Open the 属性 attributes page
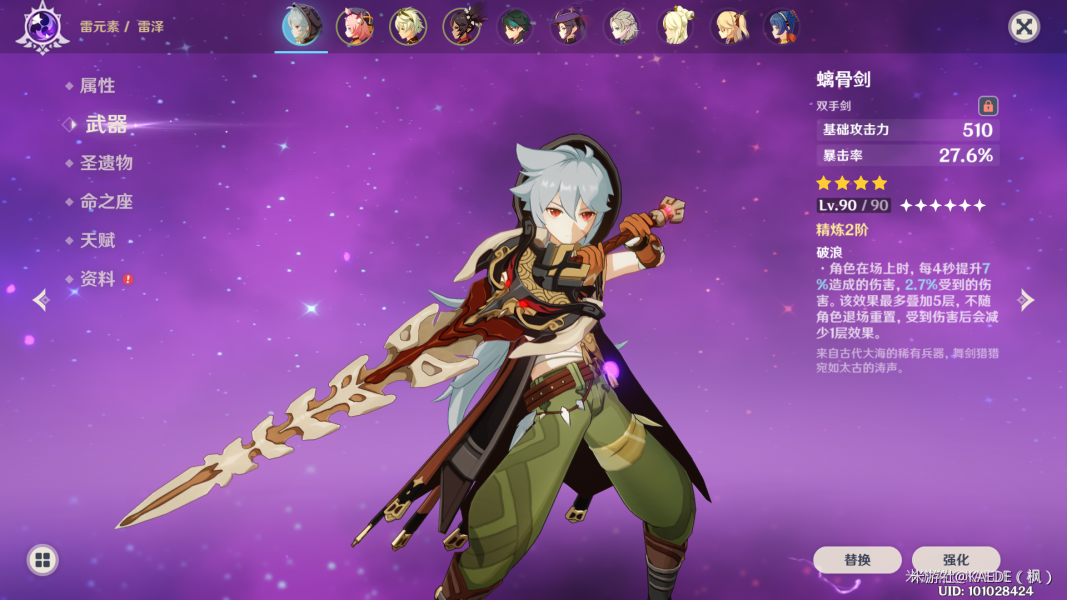The height and width of the screenshot is (600, 1067). [x=97, y=86]
